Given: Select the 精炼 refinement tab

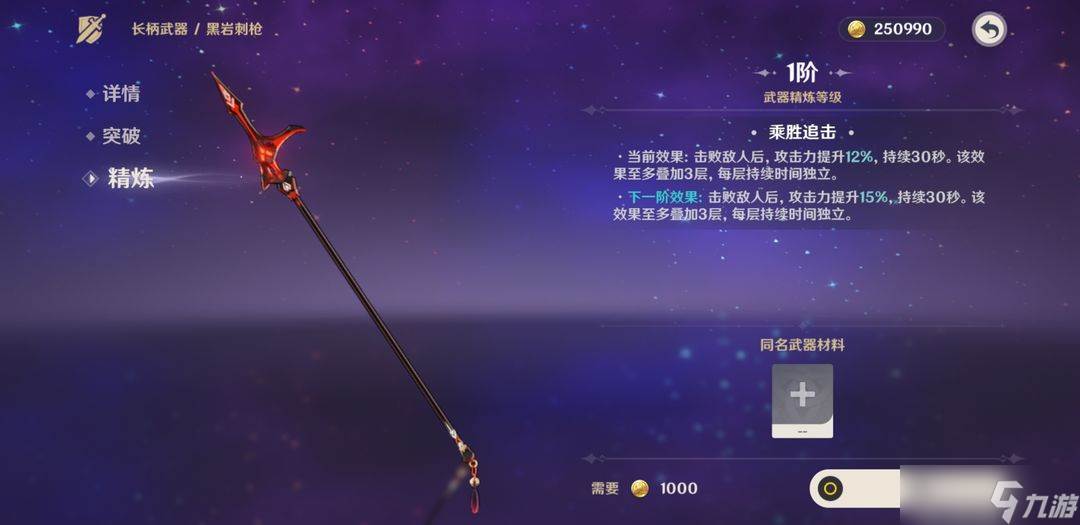Looking at the screenshot, I should point(130,179).
